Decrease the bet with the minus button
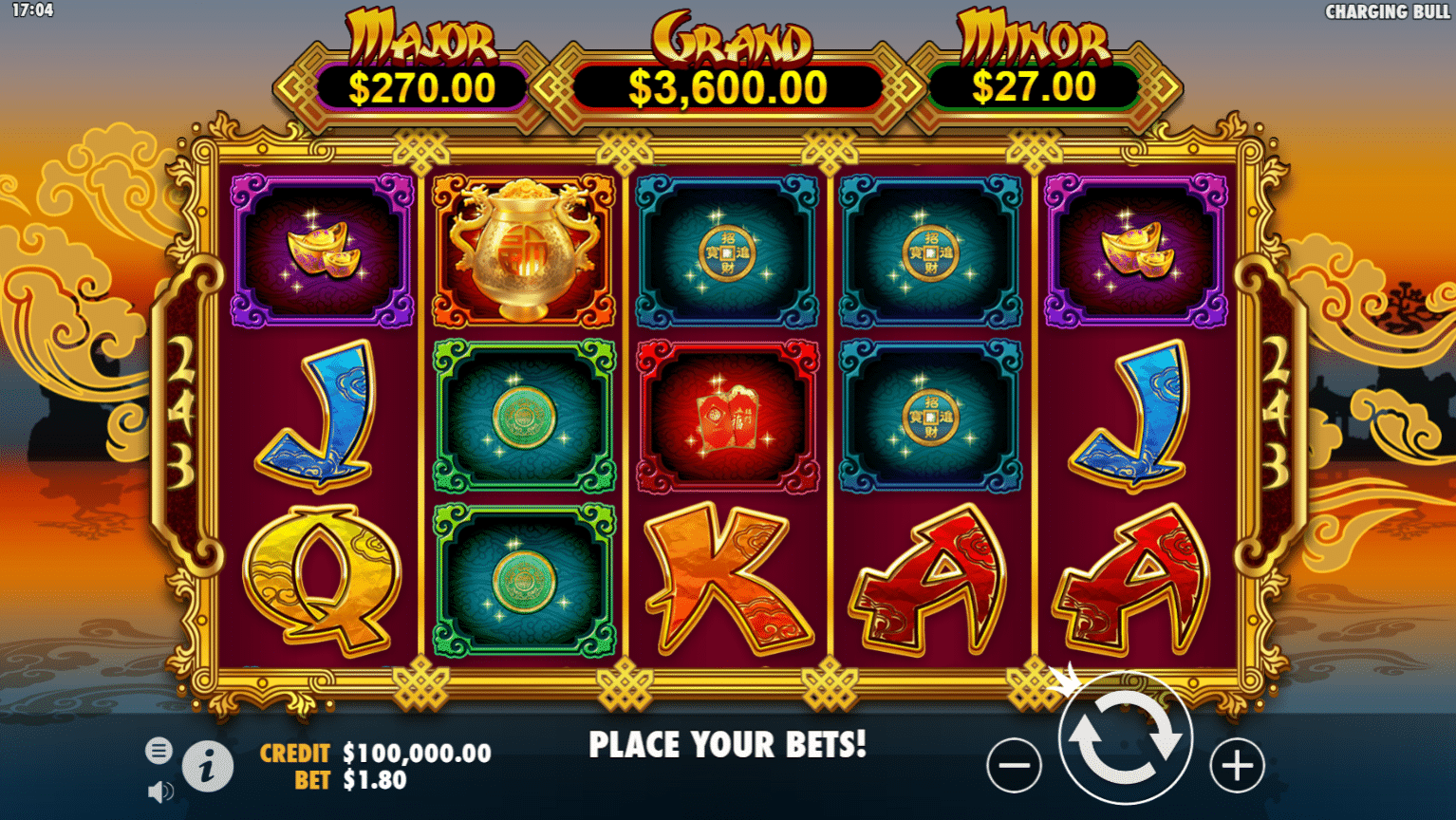This screenshot has height=820, width=1456. 1015,764
